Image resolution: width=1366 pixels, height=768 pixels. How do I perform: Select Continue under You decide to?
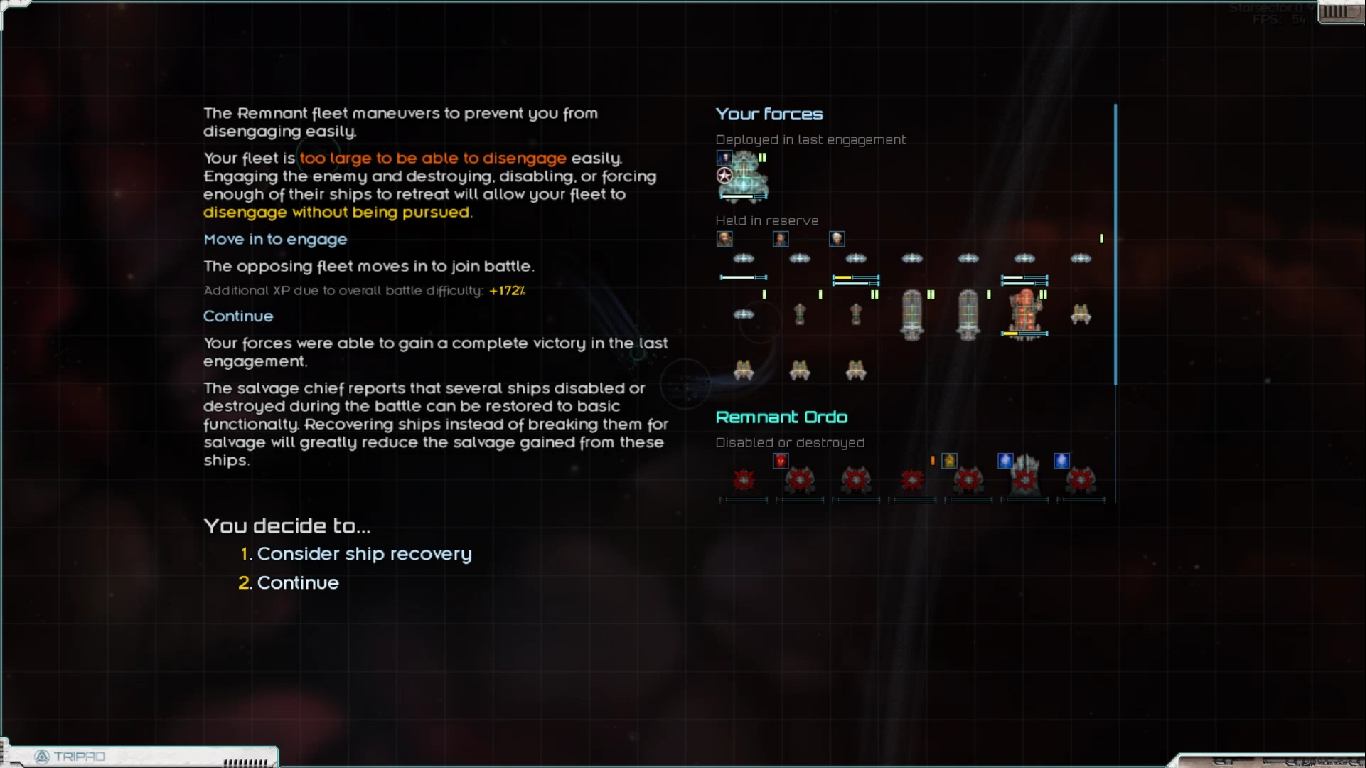click(297, 583)
